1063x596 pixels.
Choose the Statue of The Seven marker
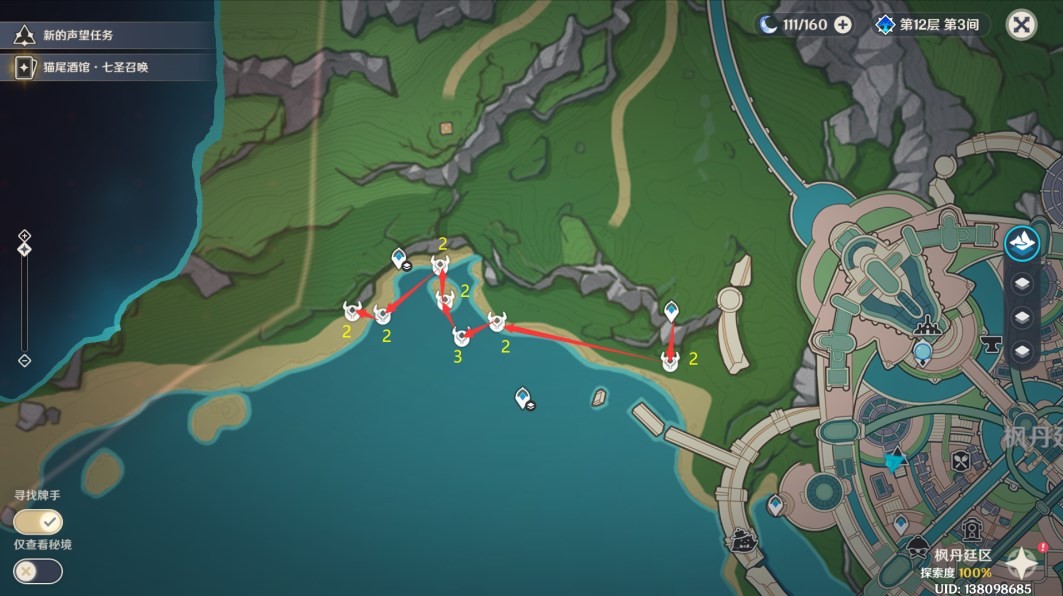pyautogui.click(x=922, y=351)
